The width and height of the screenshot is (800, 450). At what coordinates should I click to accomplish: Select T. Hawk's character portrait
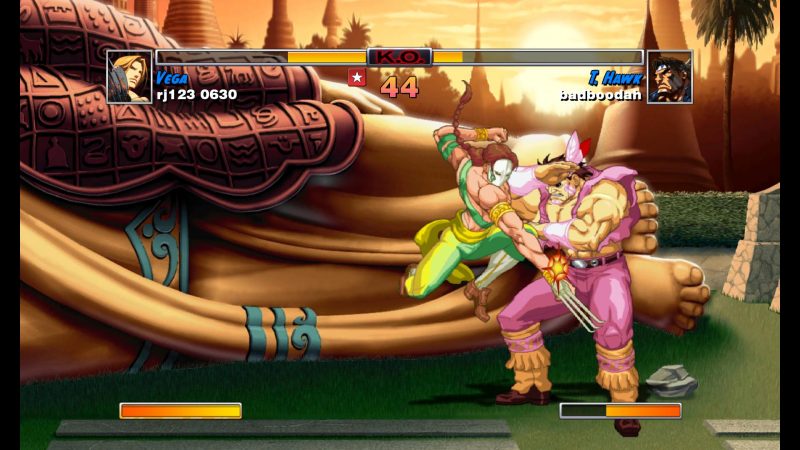669,77
